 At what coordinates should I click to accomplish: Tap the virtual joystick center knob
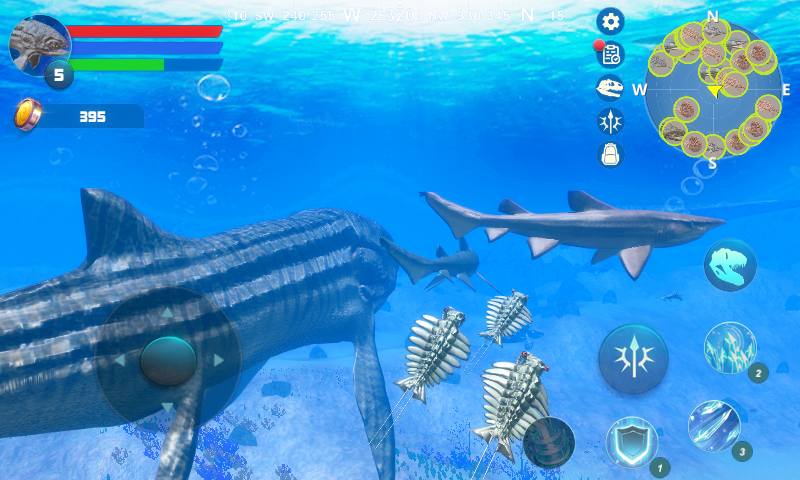point(168,360)
